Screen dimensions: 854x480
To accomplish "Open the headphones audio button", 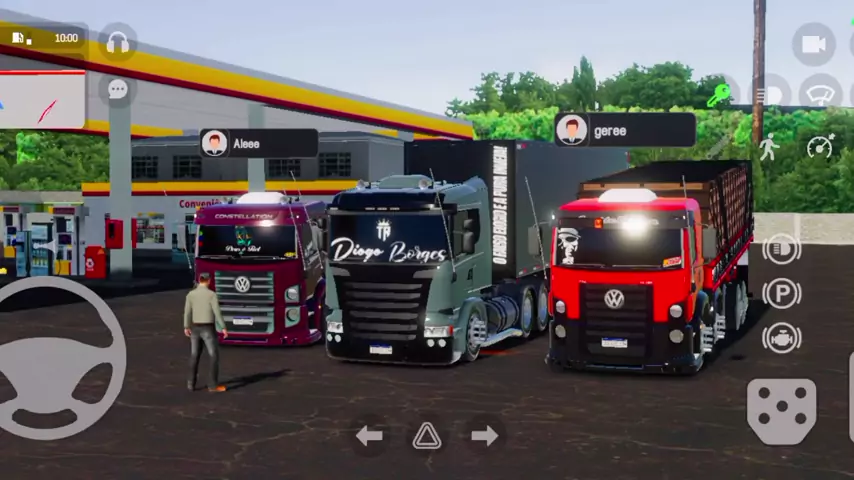I will [118, 41].
